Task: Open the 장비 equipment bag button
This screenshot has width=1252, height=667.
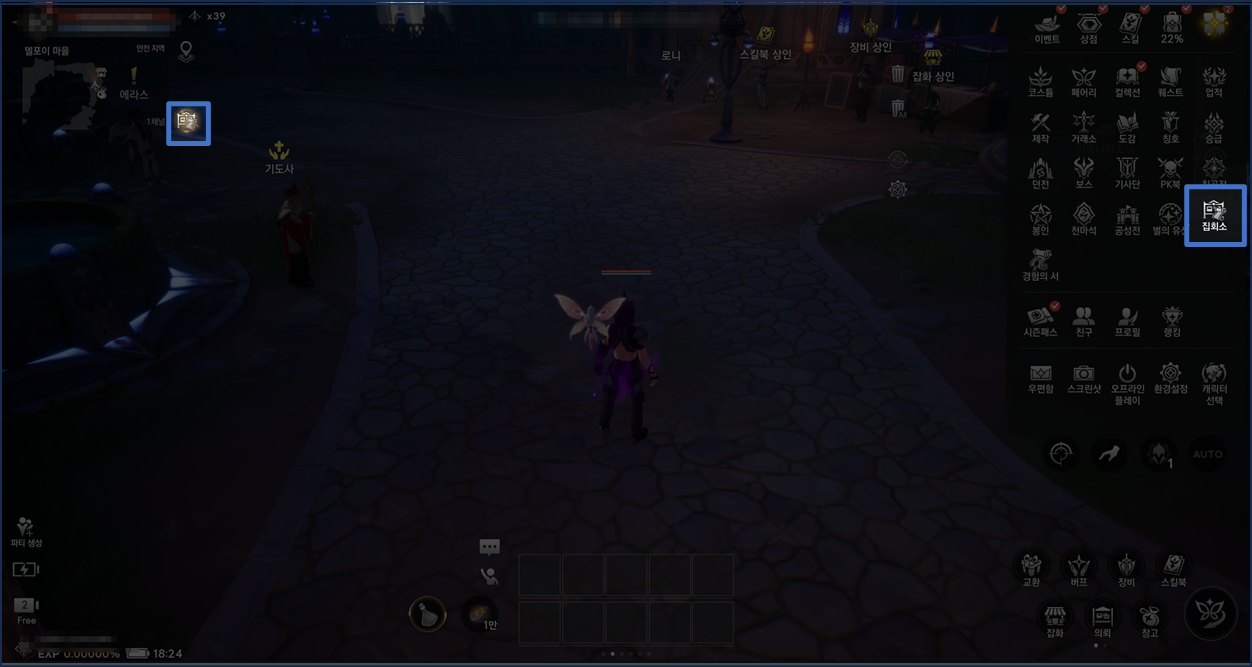Action: point(1127,567)
